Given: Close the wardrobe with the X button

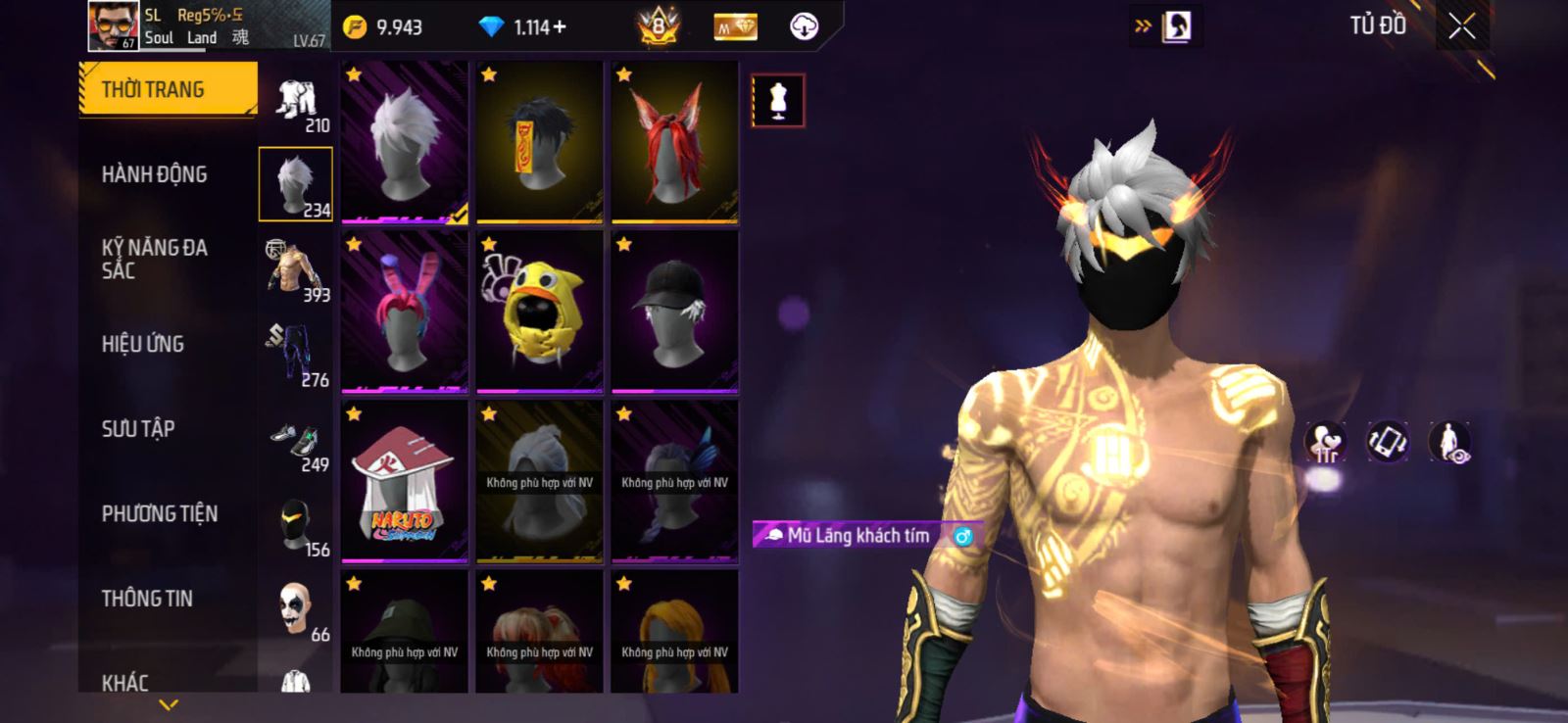Looking at the screenshot, I should pos(1461,26).
